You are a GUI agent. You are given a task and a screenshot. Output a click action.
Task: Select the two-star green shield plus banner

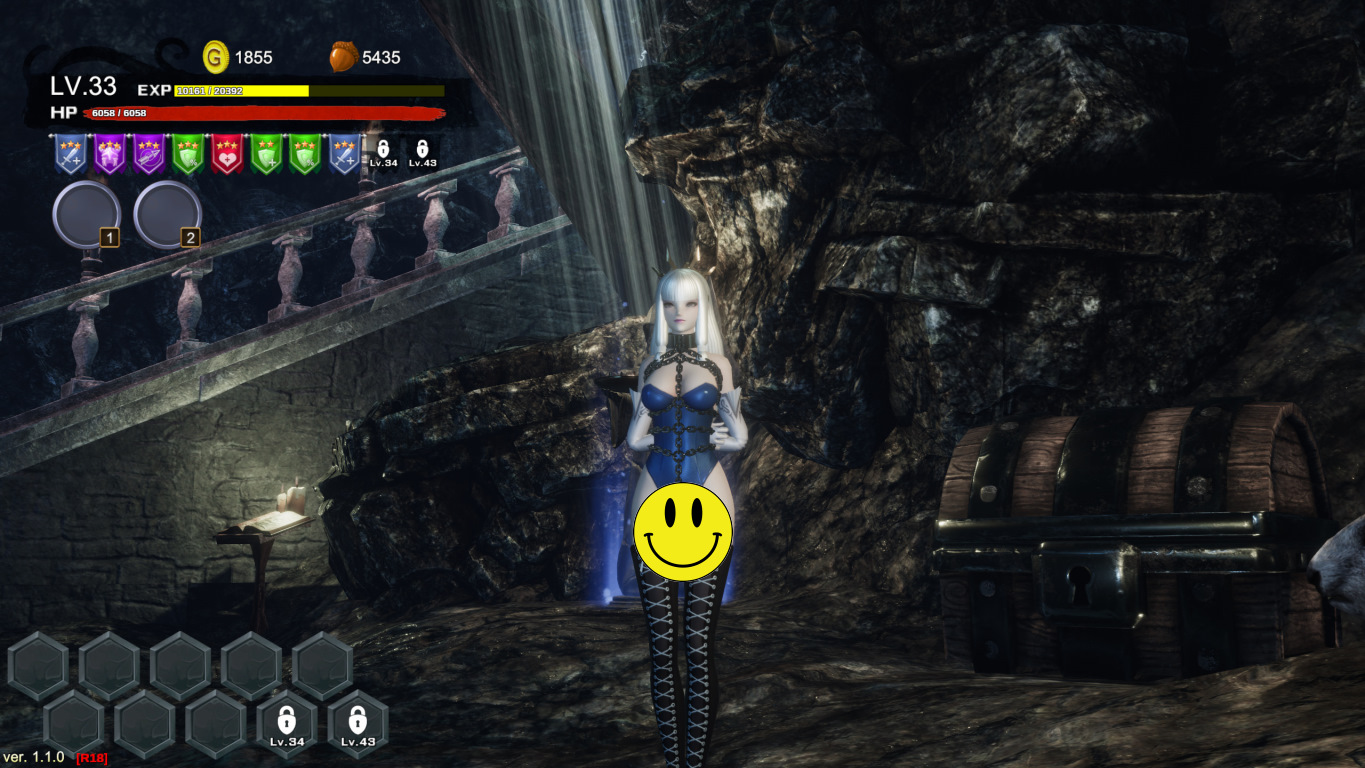point(266,154)
